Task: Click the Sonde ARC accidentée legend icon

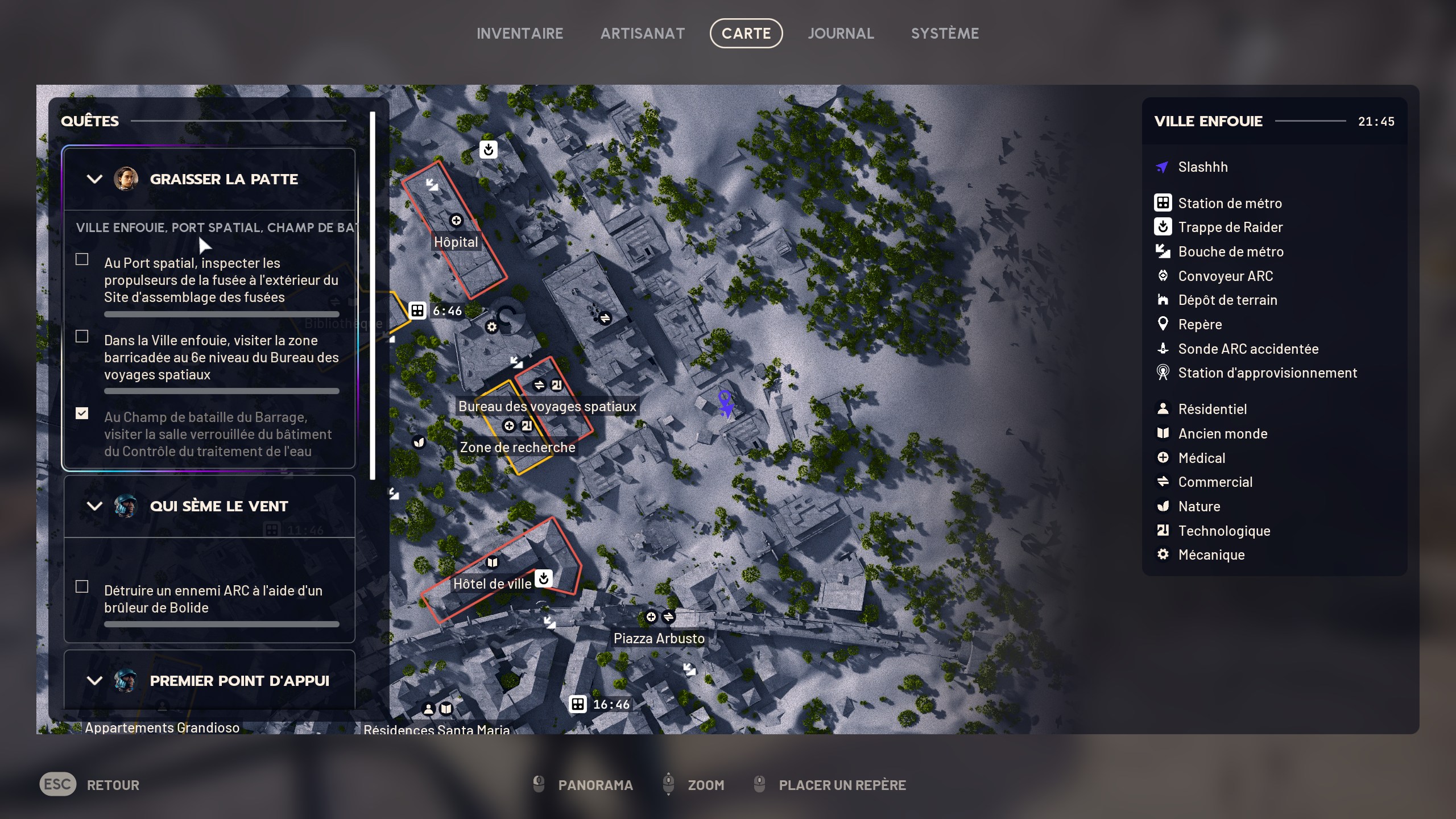Action: point(1164,349)
